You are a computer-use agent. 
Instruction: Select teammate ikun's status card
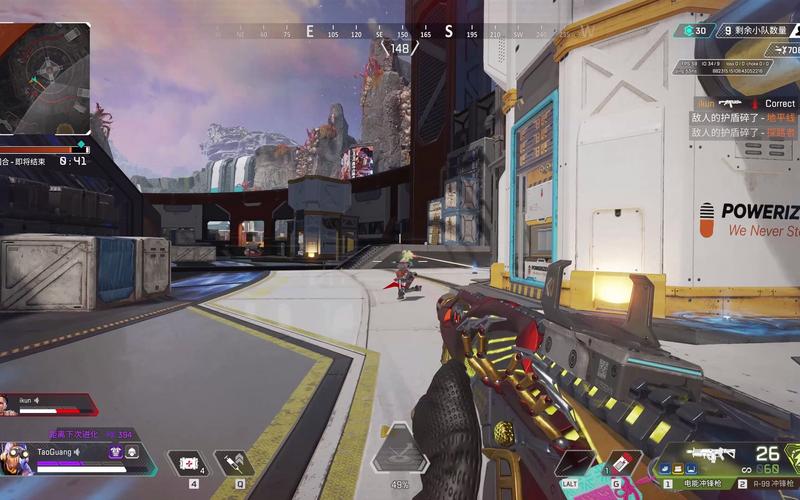click(48, 404)
